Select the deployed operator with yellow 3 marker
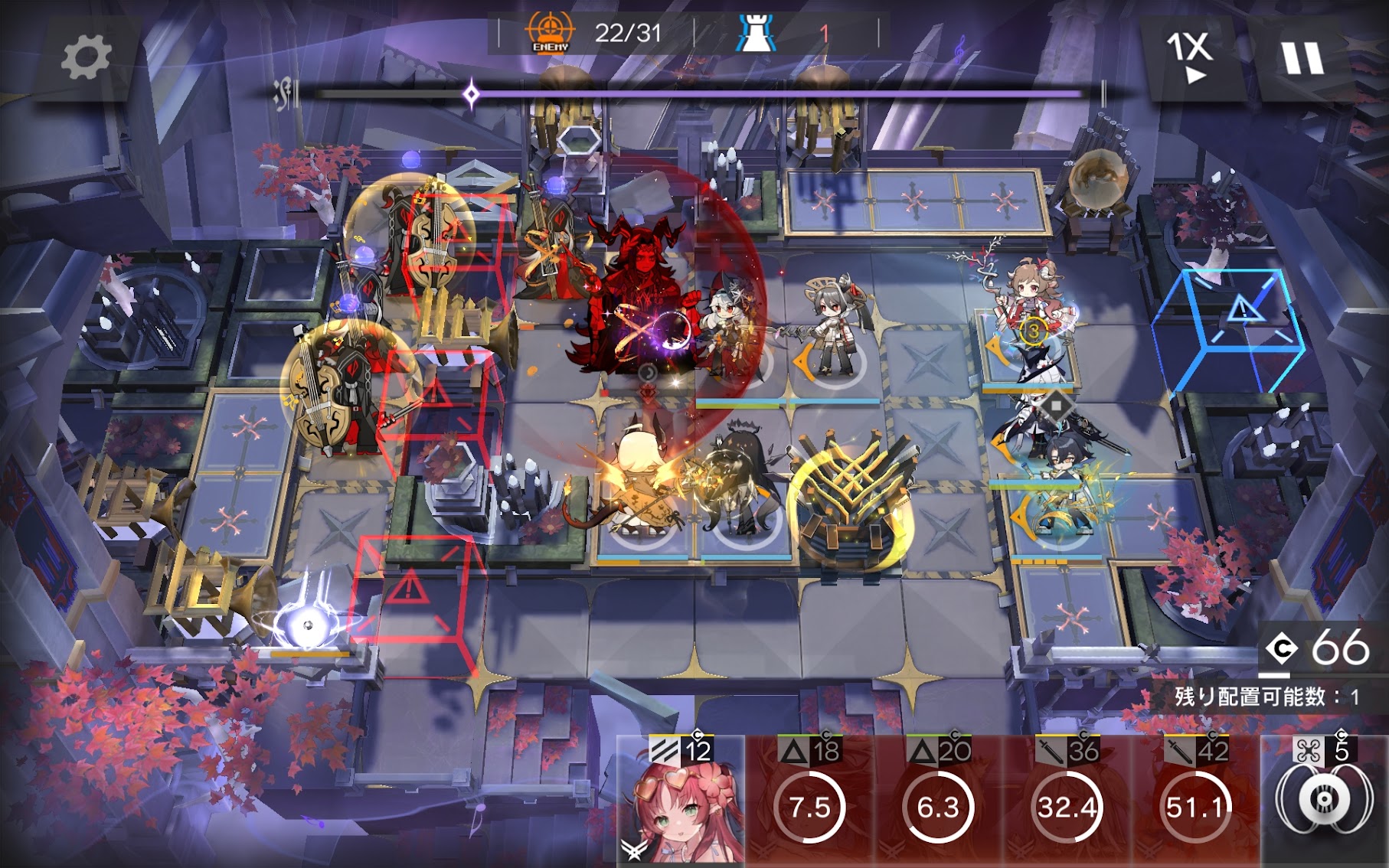 (x=1030, y=321)
